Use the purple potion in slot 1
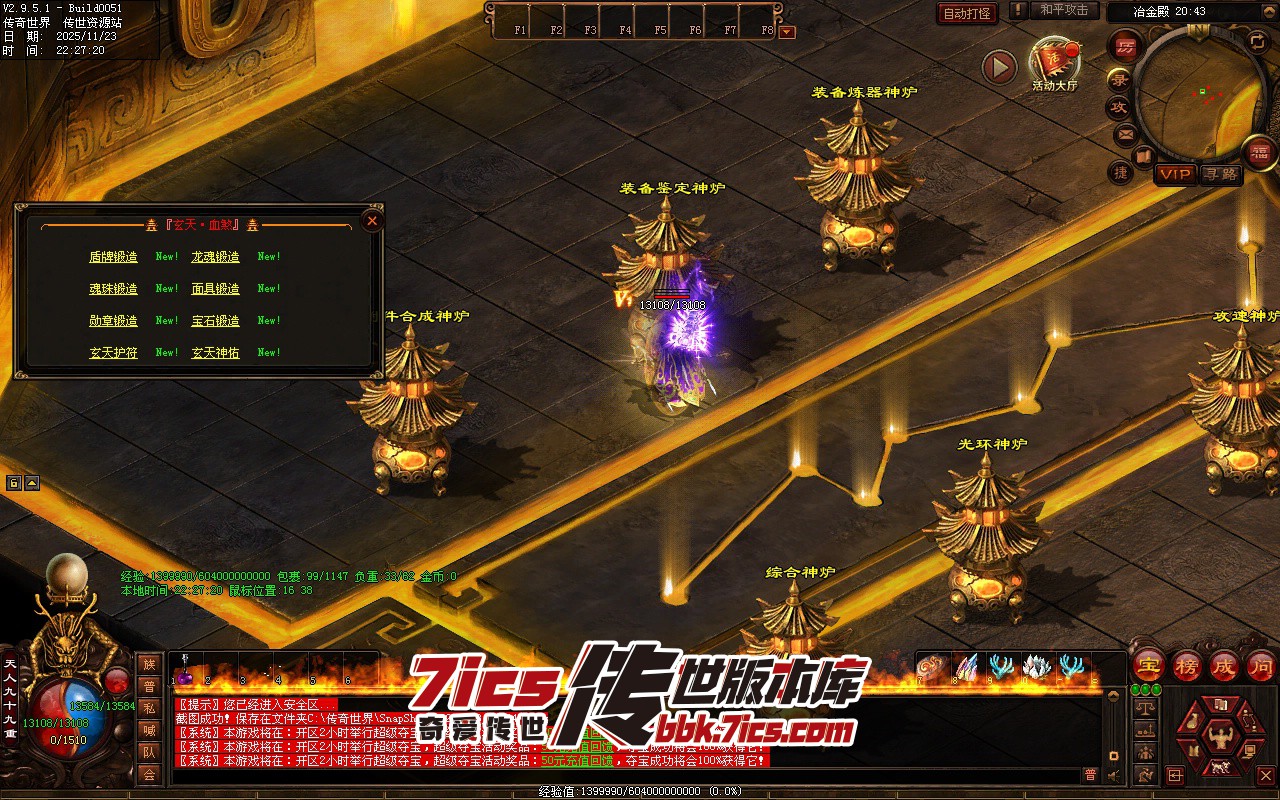The height and width of the screenshot is (800, 1280). tap(185, 676)
